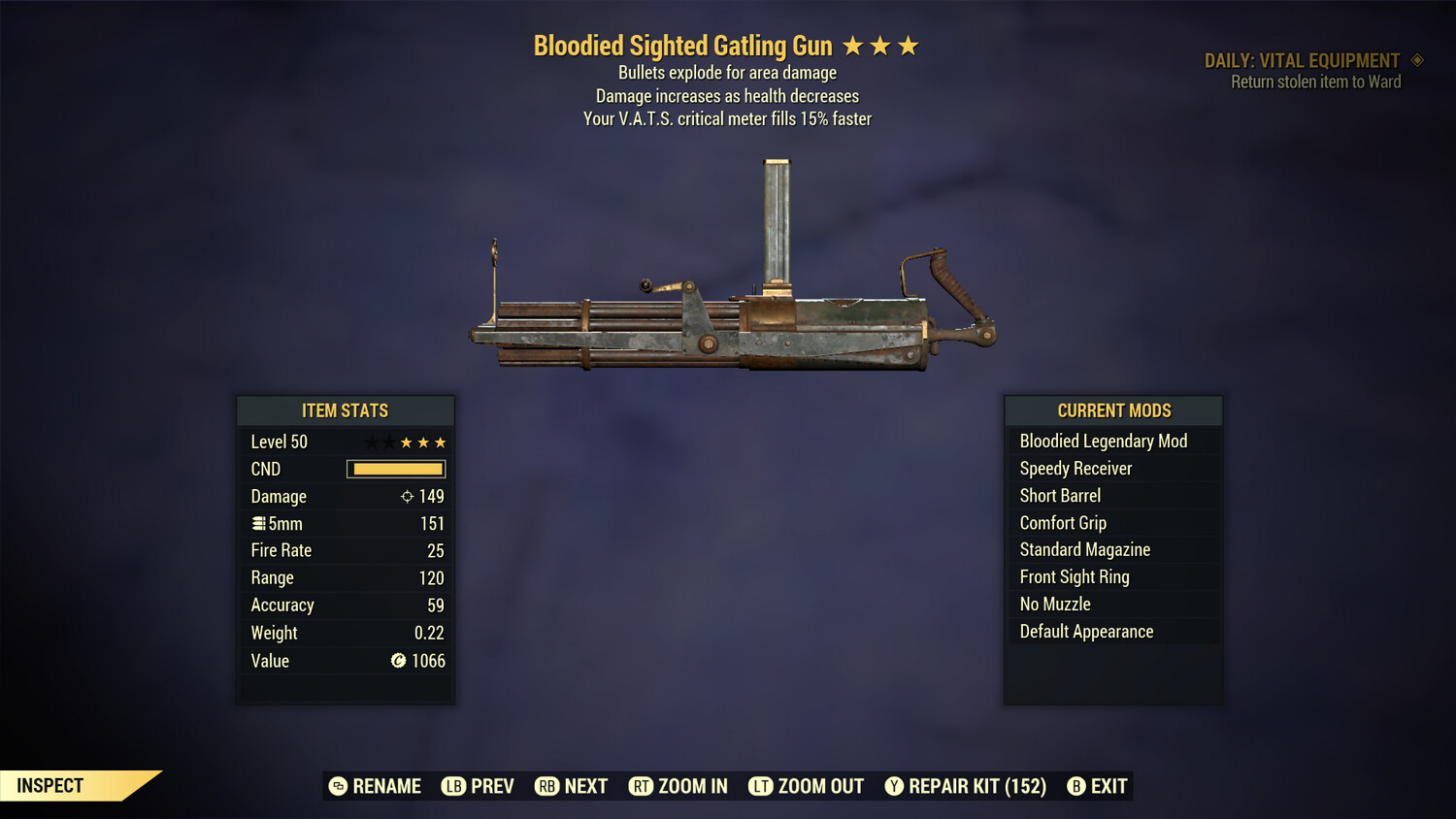The height and width of the screenshot is (819, 1456).
Task: Click the B button icon next to Exit
Action: (1076, 786)
